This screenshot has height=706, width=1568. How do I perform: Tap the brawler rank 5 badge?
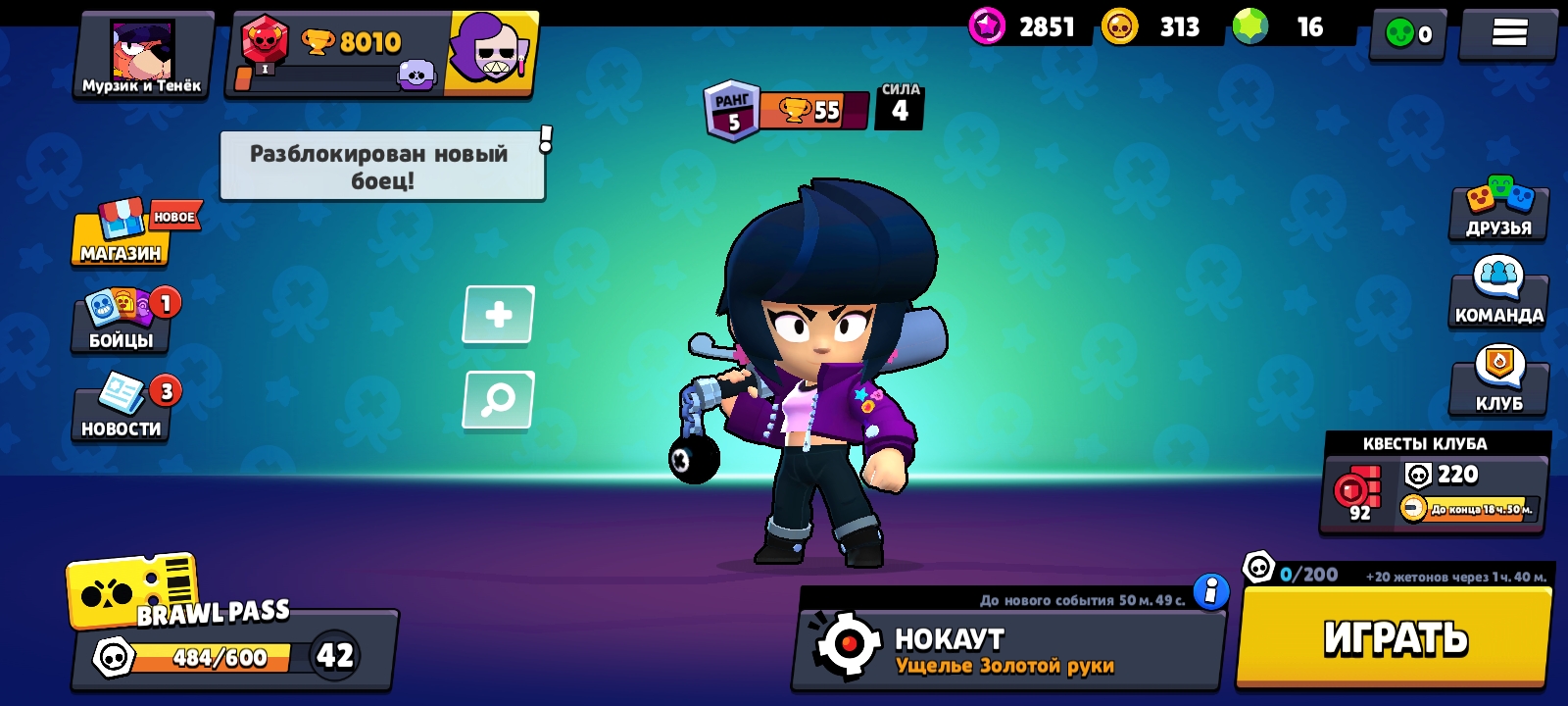point(732,110)
